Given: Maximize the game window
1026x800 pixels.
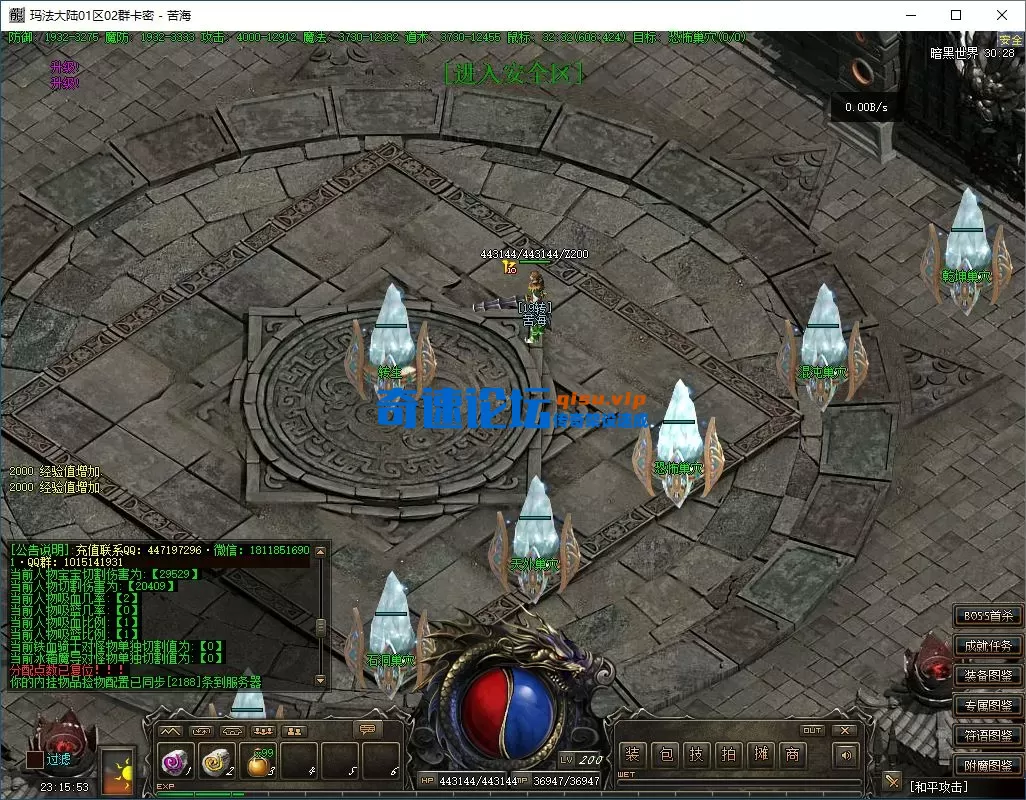Looking at the screenshot, I should coord(956,15).
